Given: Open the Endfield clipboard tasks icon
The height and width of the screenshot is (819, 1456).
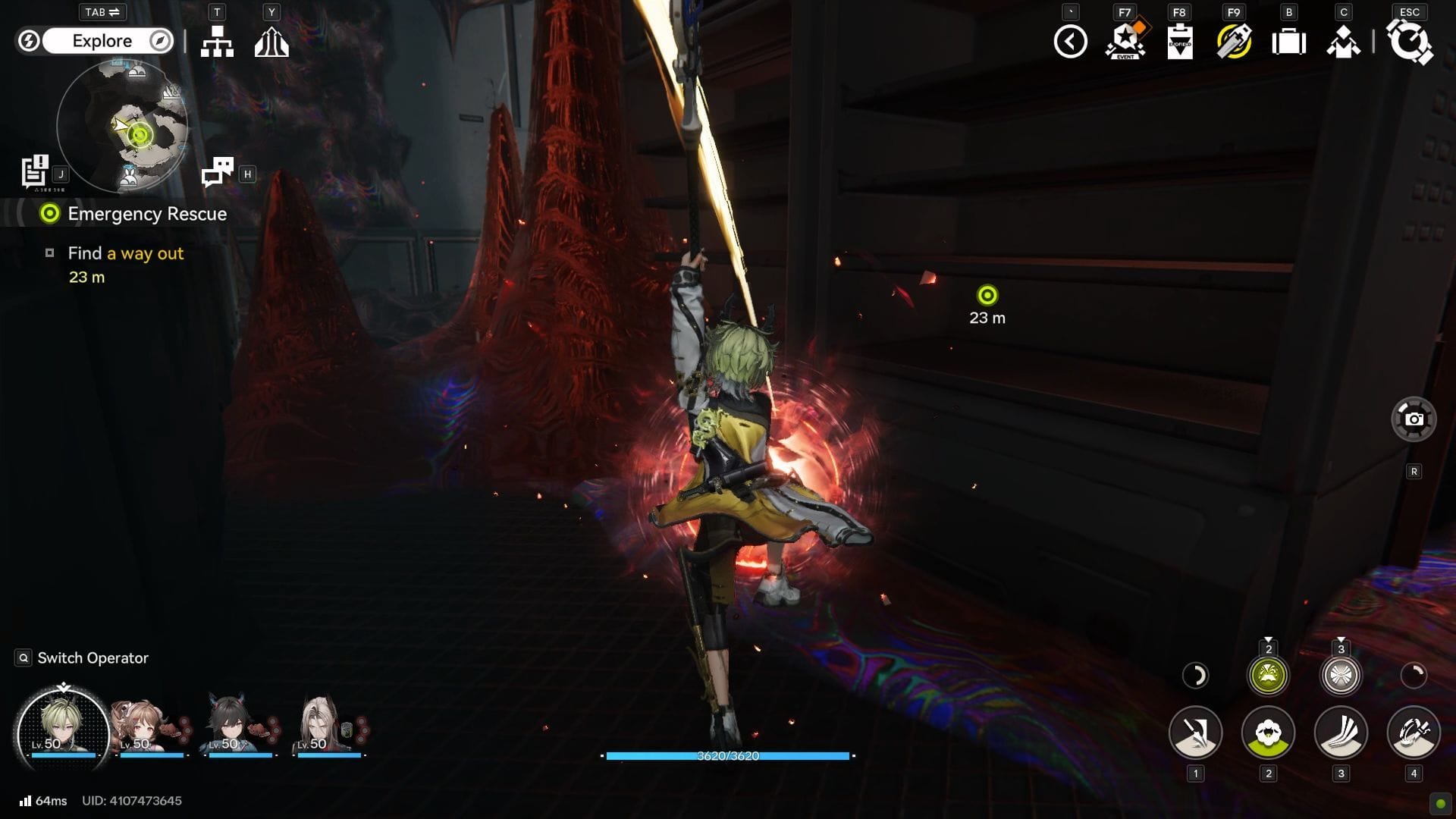Looking at the screenshot, I should (1179, 43).
